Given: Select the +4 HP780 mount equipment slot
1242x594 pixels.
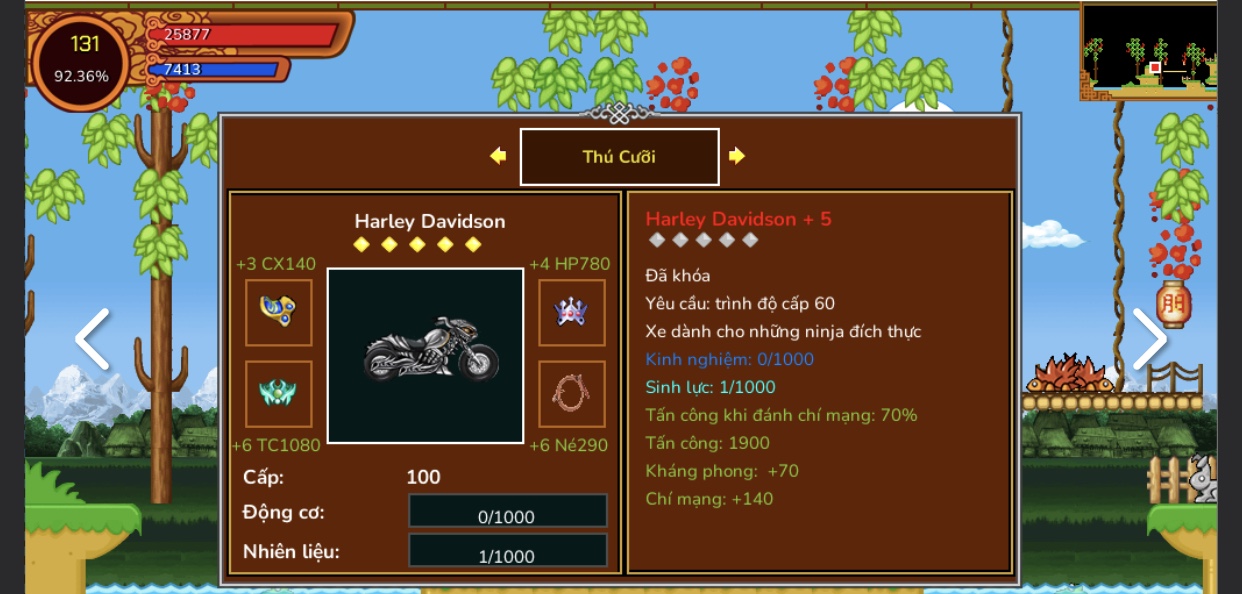Looking at the screenshot, I should coord(572,313).
